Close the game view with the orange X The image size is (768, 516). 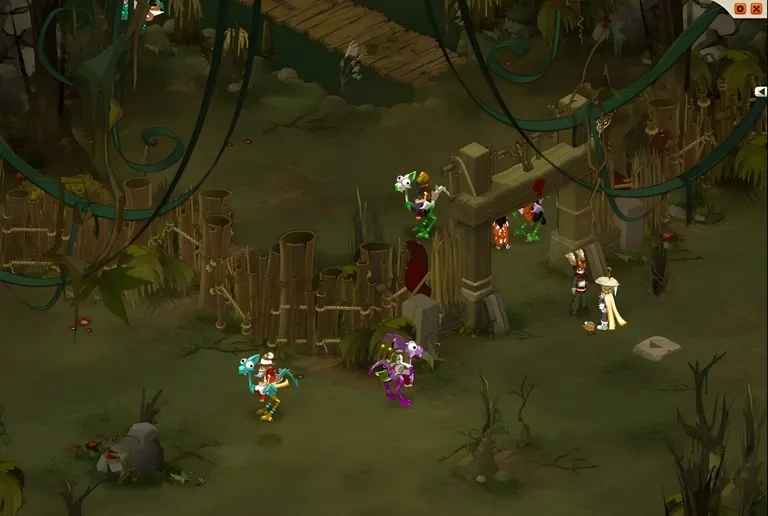[x=756, y=8]
